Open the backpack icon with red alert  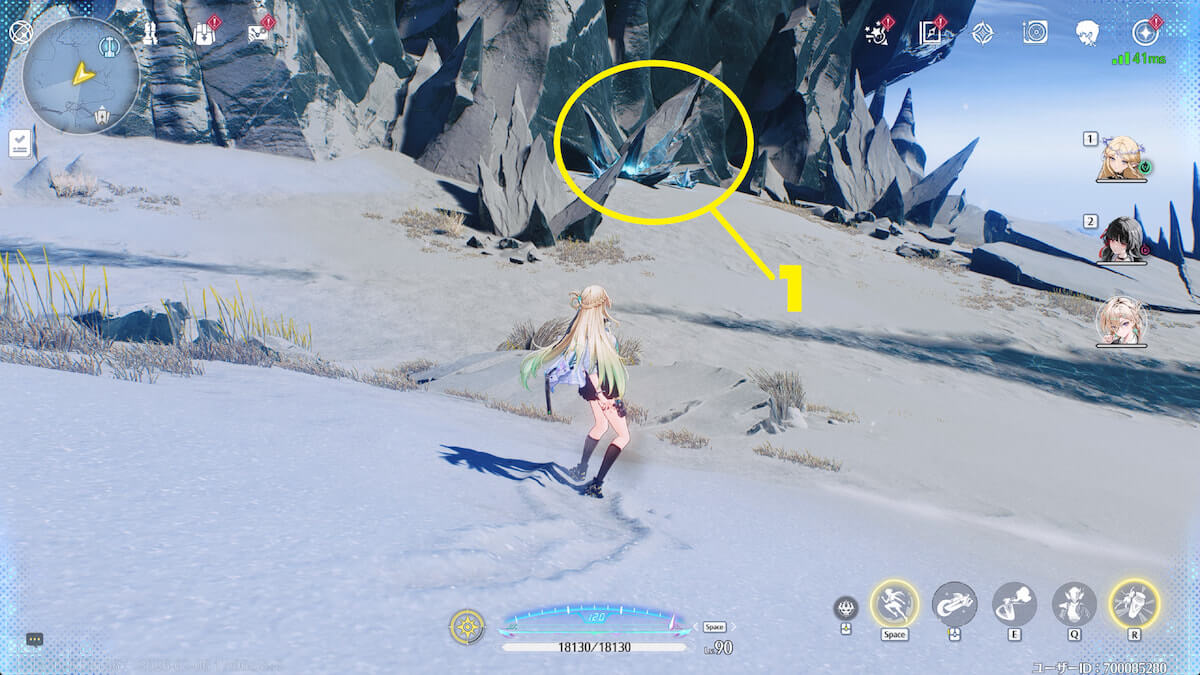tap(205, 33)
